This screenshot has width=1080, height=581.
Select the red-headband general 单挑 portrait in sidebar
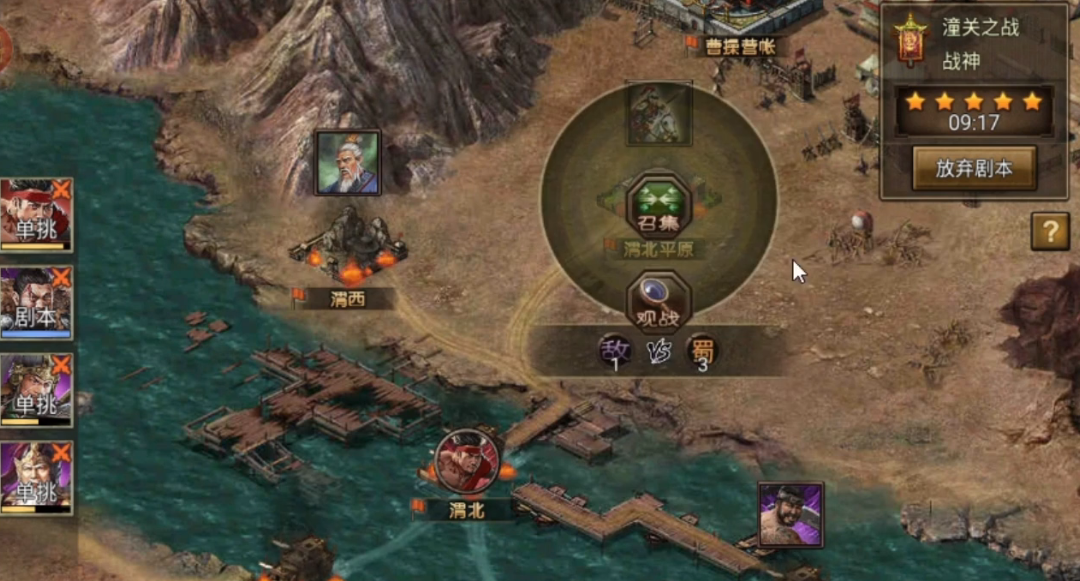pos(36,214)
